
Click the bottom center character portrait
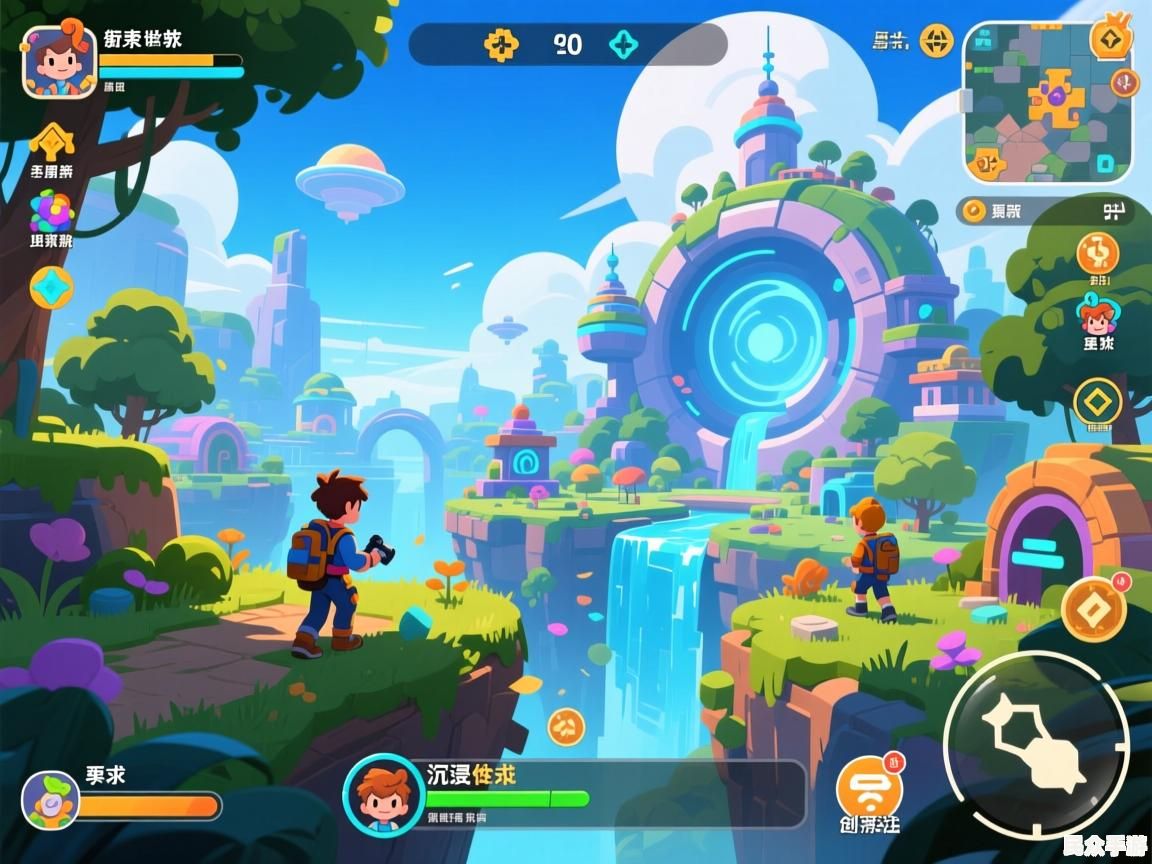pos(384,794)
